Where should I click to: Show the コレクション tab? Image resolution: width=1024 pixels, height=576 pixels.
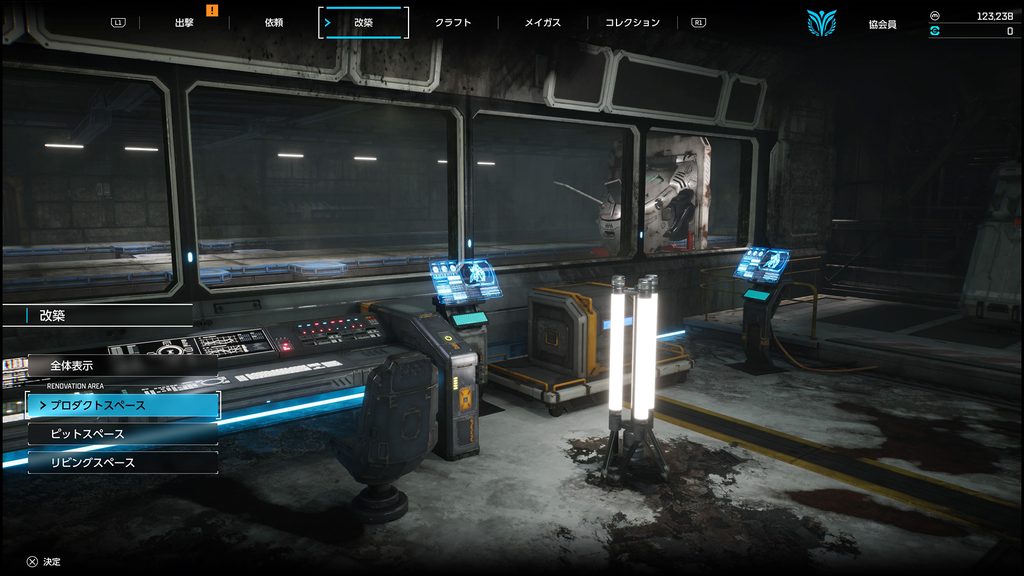coord(633,22)
